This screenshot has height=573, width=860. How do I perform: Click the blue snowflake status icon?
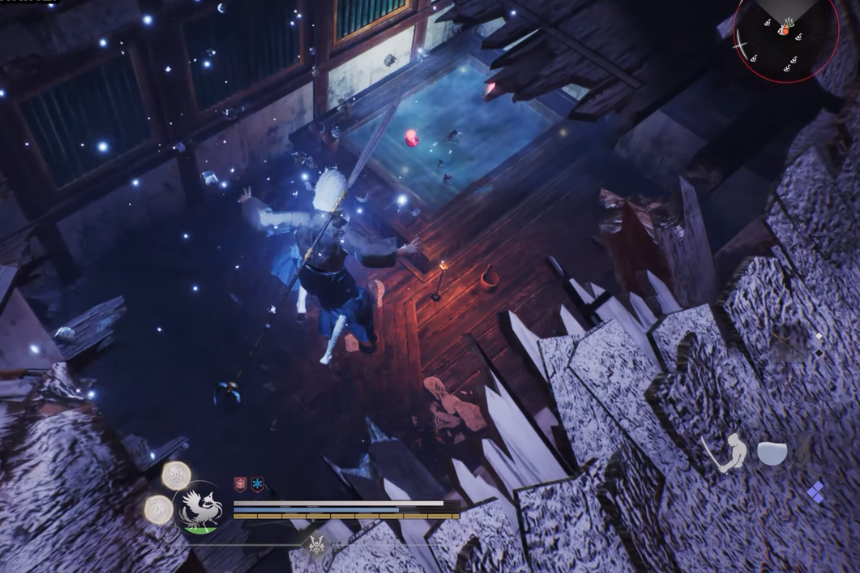[257, 484]
